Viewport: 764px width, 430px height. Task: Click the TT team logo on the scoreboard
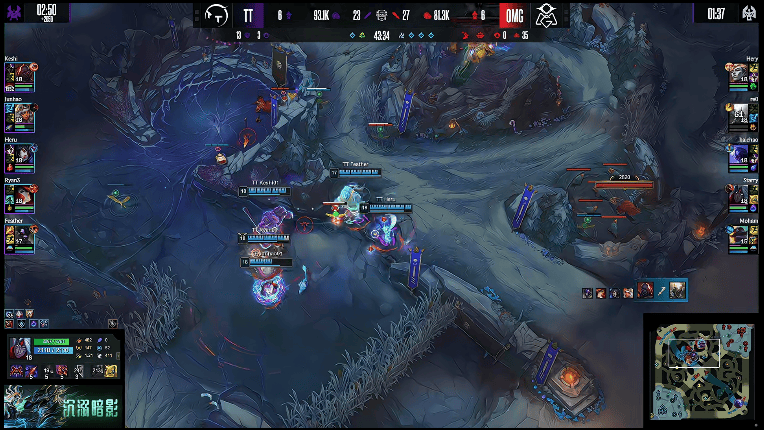click(215, 14)
